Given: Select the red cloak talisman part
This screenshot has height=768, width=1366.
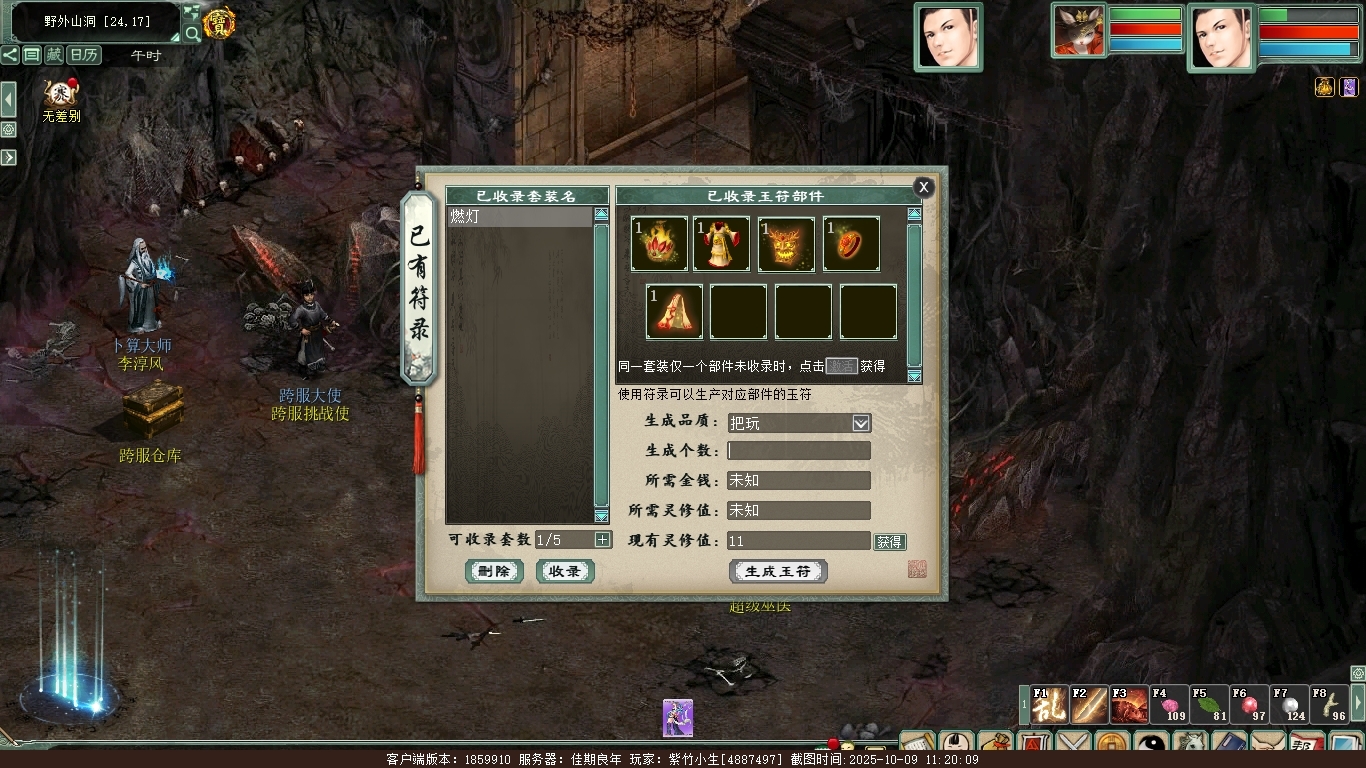Looking at the screenshot, I should tap(674, 311).
